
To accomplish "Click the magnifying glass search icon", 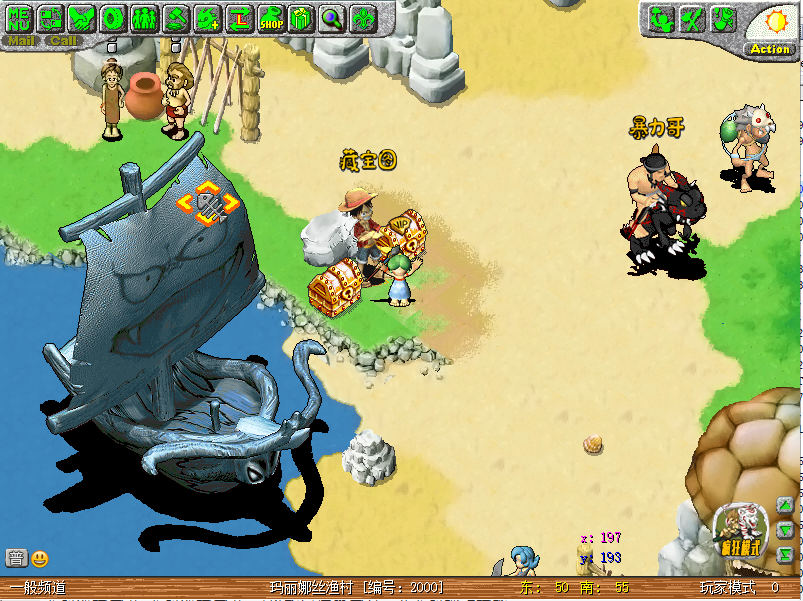I will tap(332, 17).
